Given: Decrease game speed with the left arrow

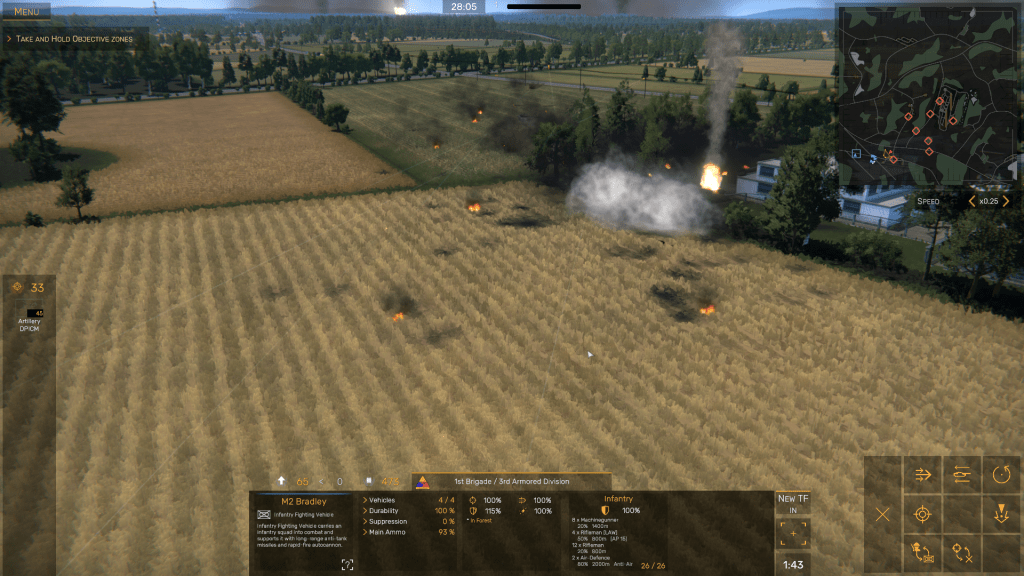Looking at the screenshot, I should (x=971, y=201).
